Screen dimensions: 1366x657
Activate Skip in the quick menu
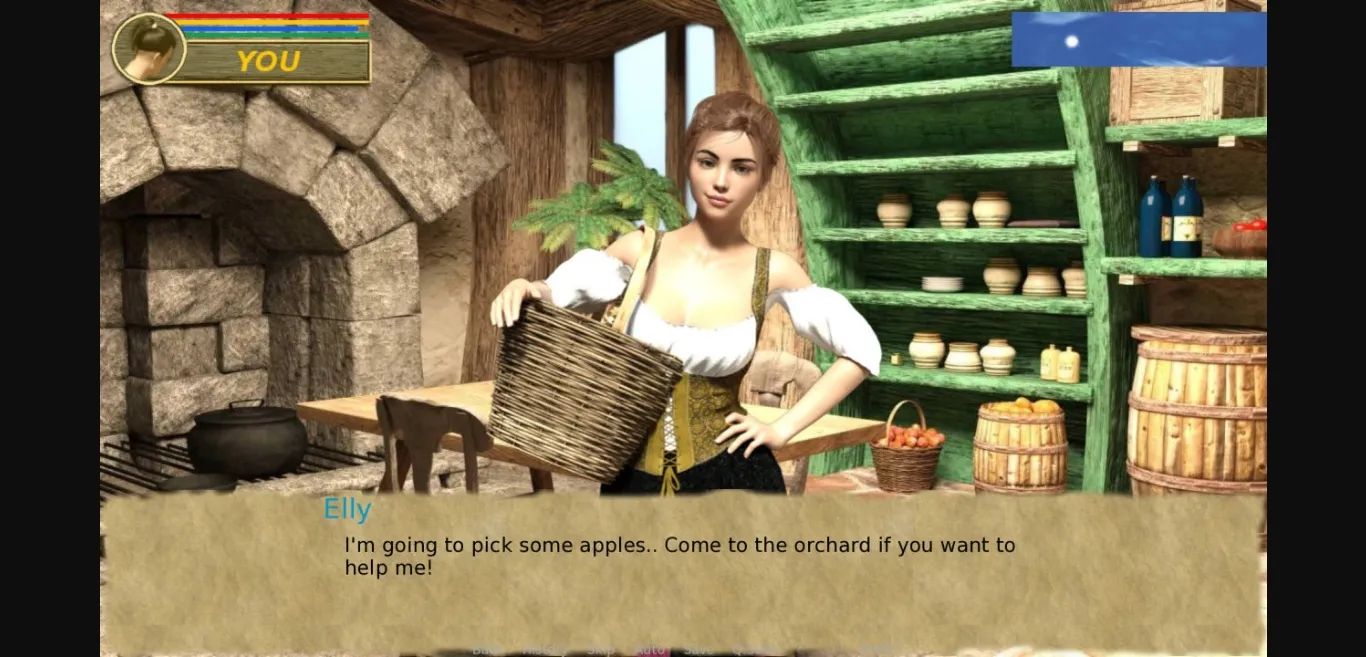(x=601, y=650)
